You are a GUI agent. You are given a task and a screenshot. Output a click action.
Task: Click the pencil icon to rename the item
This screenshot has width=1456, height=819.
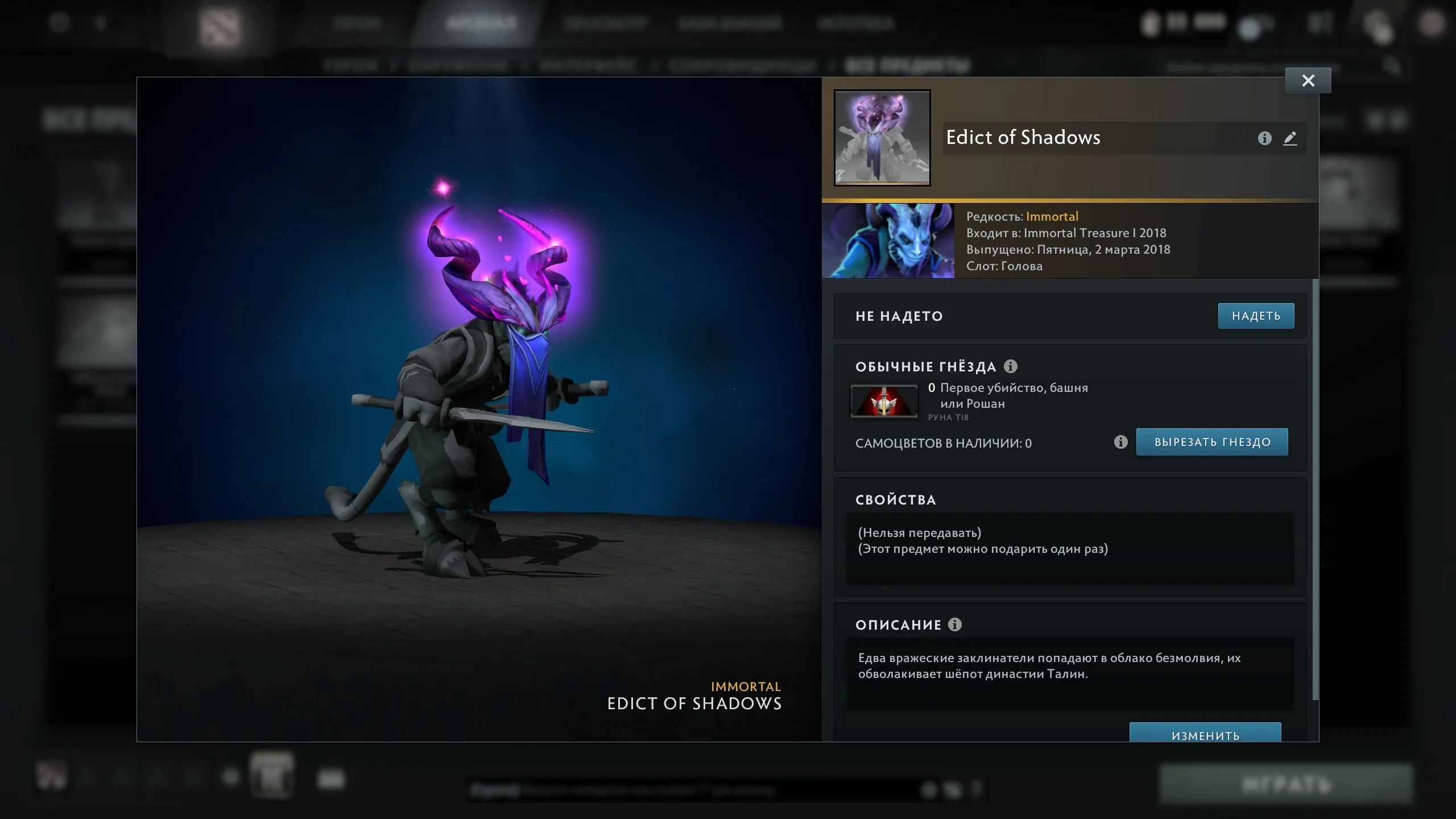pyautogui.click(x=1290, y=138)
